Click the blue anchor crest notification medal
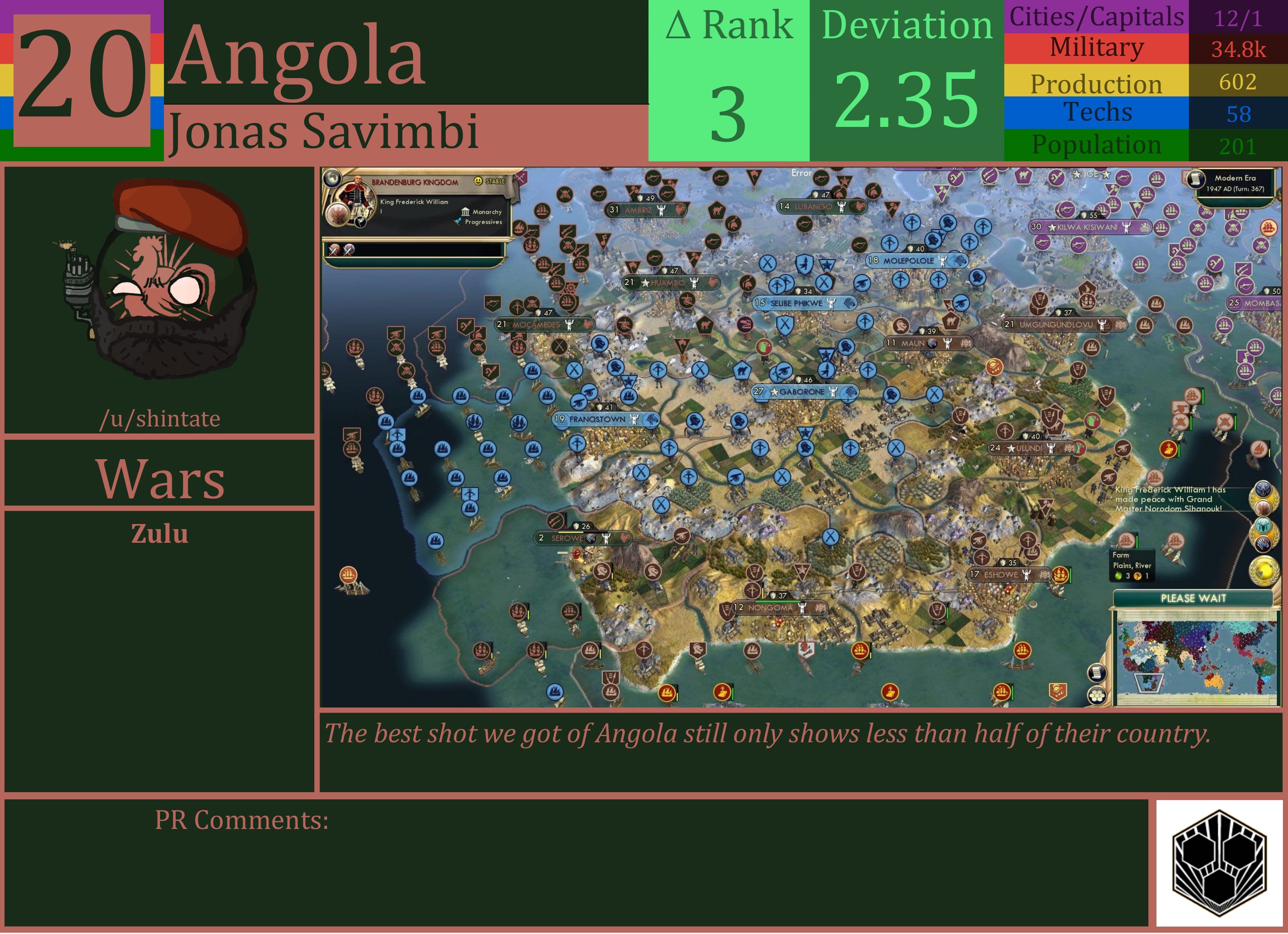 [1263, 488]
